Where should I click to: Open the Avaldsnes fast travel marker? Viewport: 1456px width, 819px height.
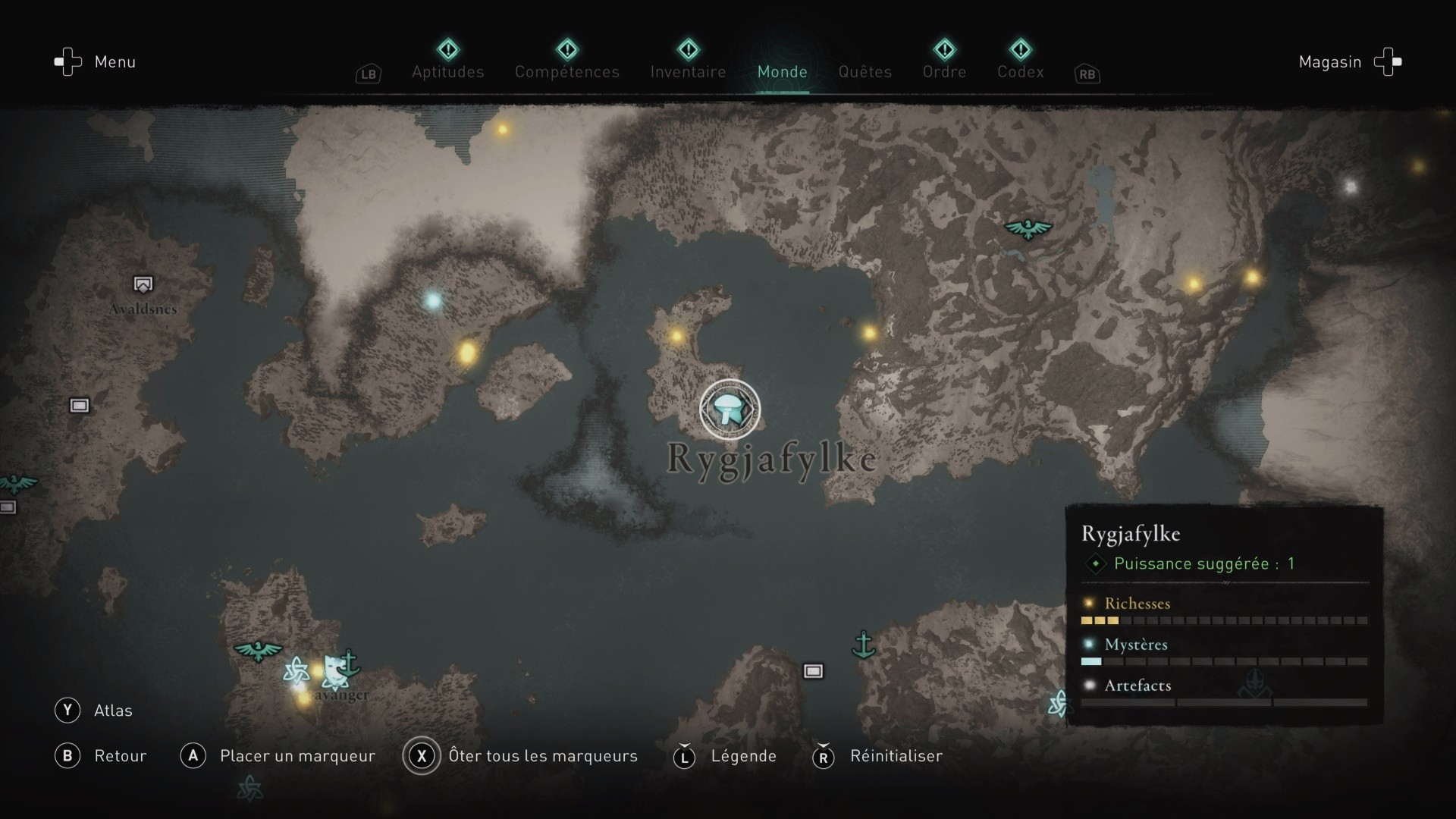(143, 284)
